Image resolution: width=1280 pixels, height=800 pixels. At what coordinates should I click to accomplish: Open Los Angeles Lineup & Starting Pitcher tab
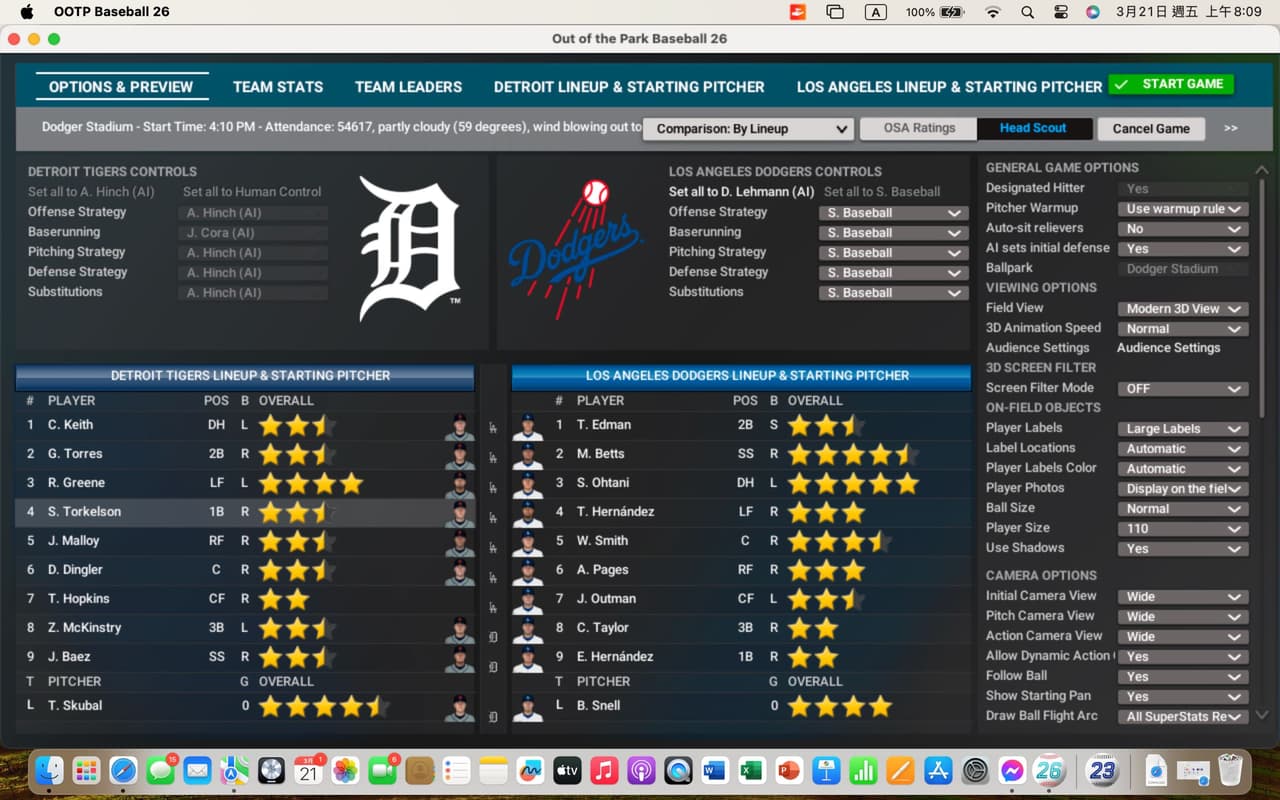pyautogui.click(x=949, y=87)
